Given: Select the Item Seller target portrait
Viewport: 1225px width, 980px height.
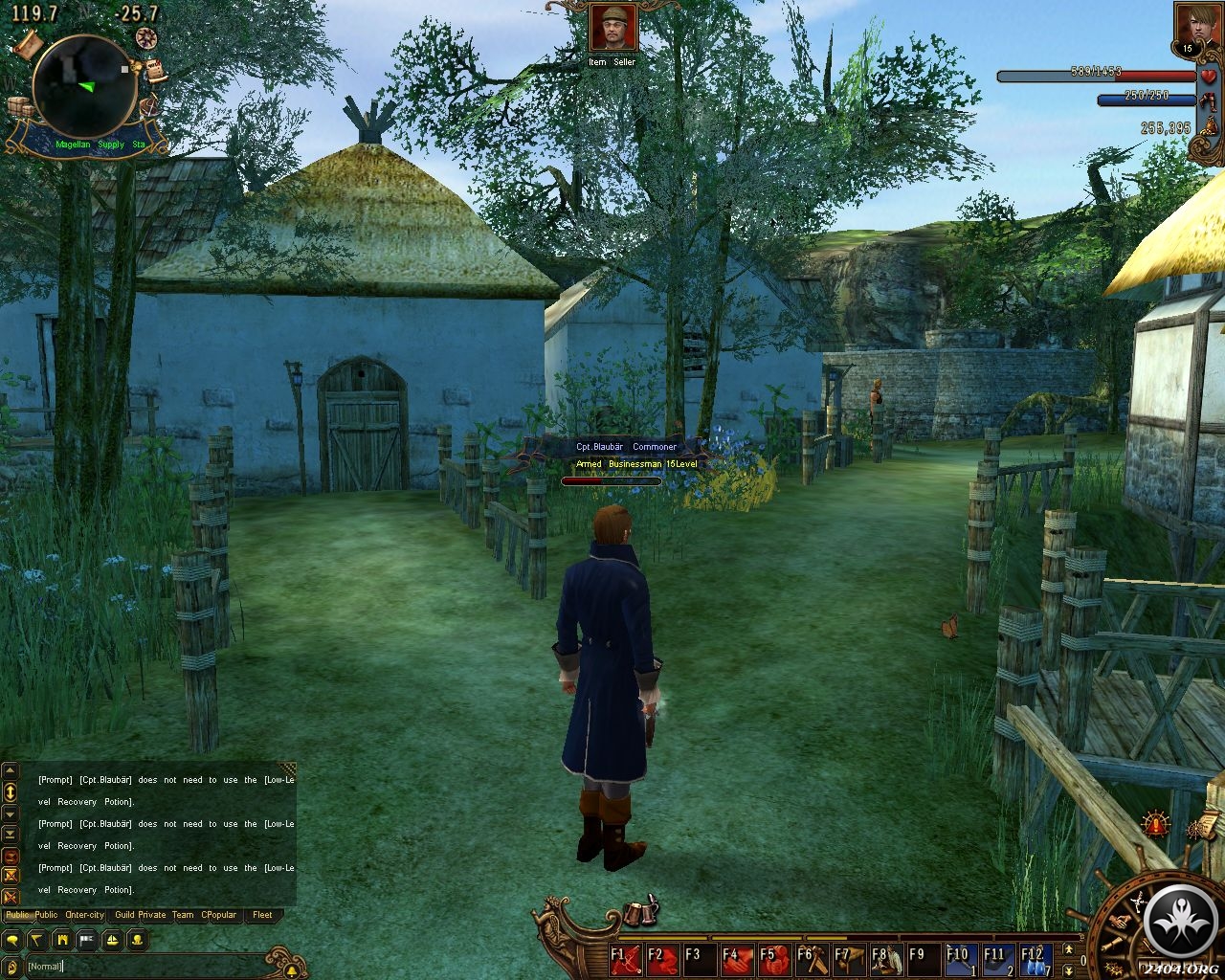Looking at the screenshot, I should coord(612,28).
